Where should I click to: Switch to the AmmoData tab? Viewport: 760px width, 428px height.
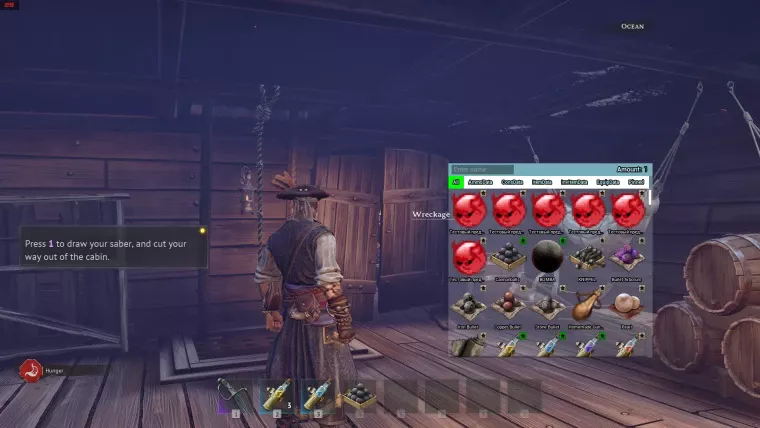480,182
